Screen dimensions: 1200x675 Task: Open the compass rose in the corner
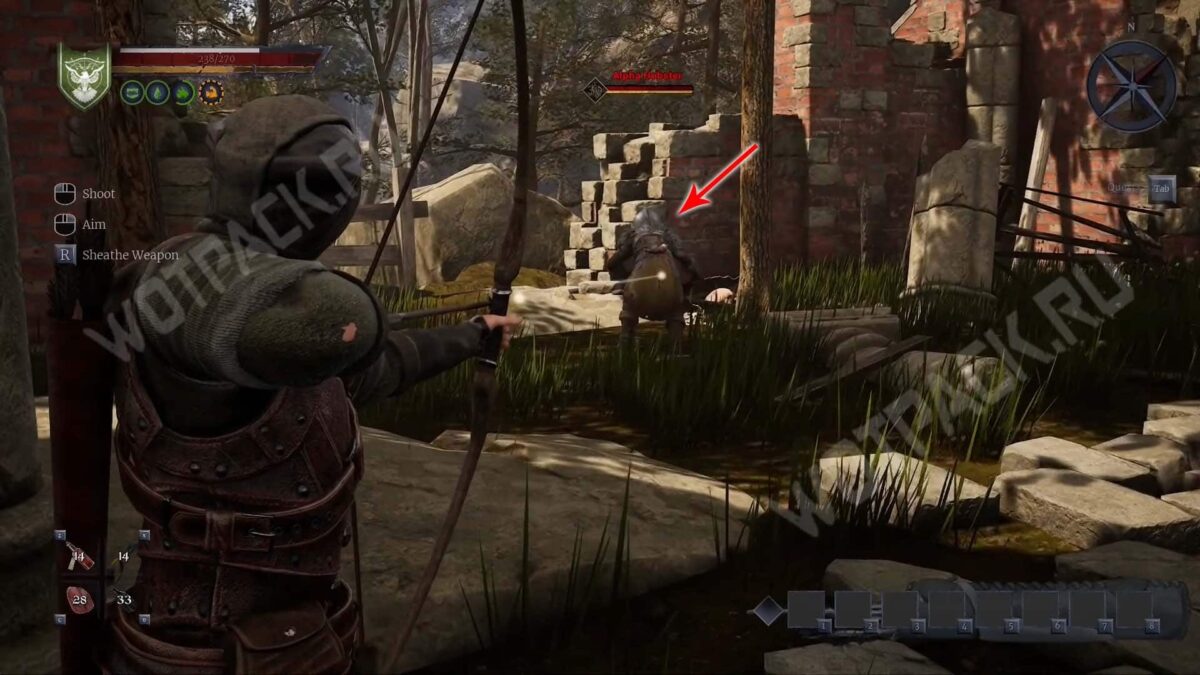1132,86
